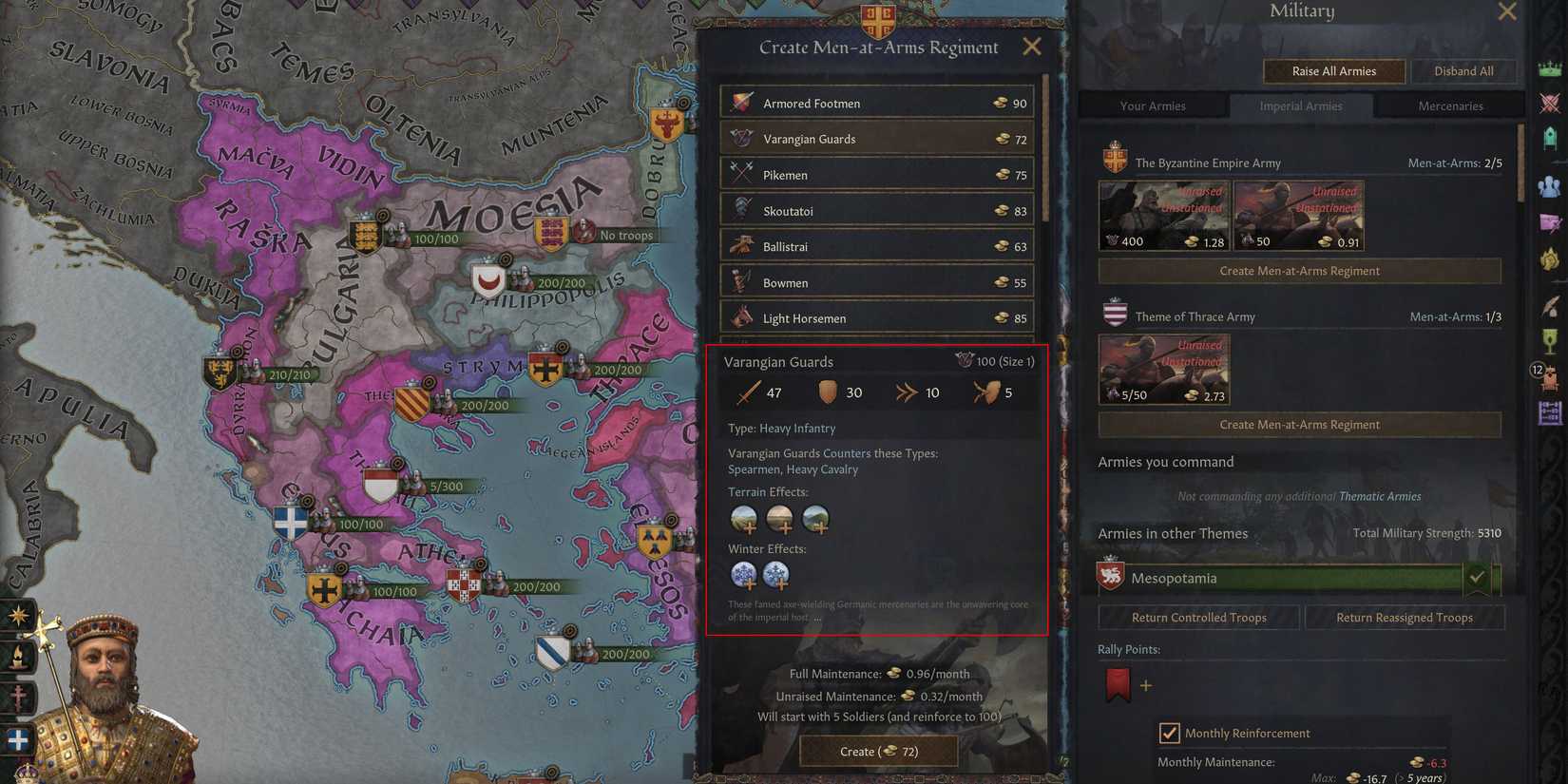Open the Royal Court chalice icon
The image size is (1568, 784).
(1550, 341)
